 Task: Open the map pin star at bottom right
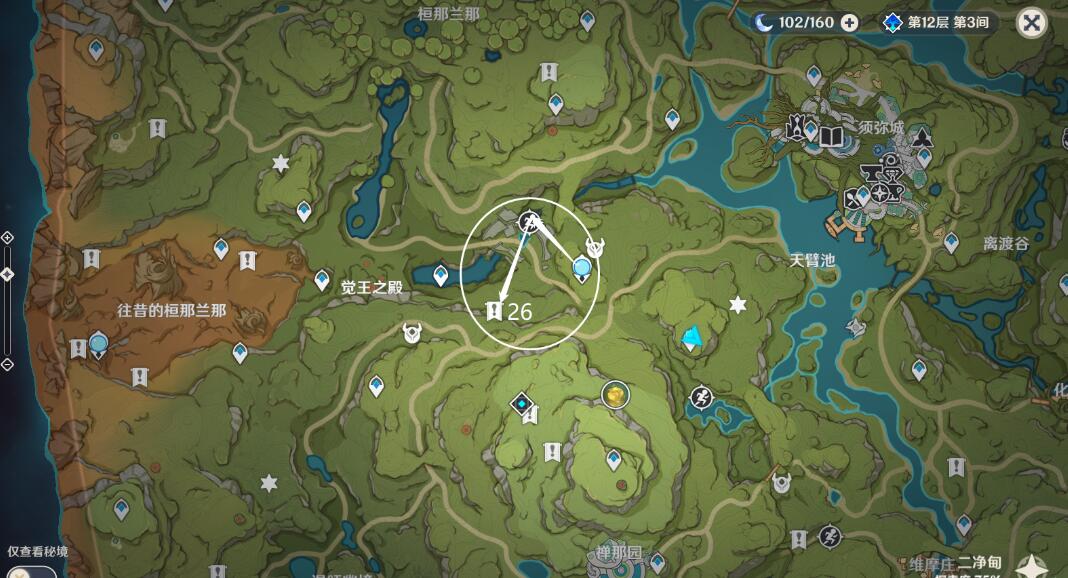pos(1028,566)
